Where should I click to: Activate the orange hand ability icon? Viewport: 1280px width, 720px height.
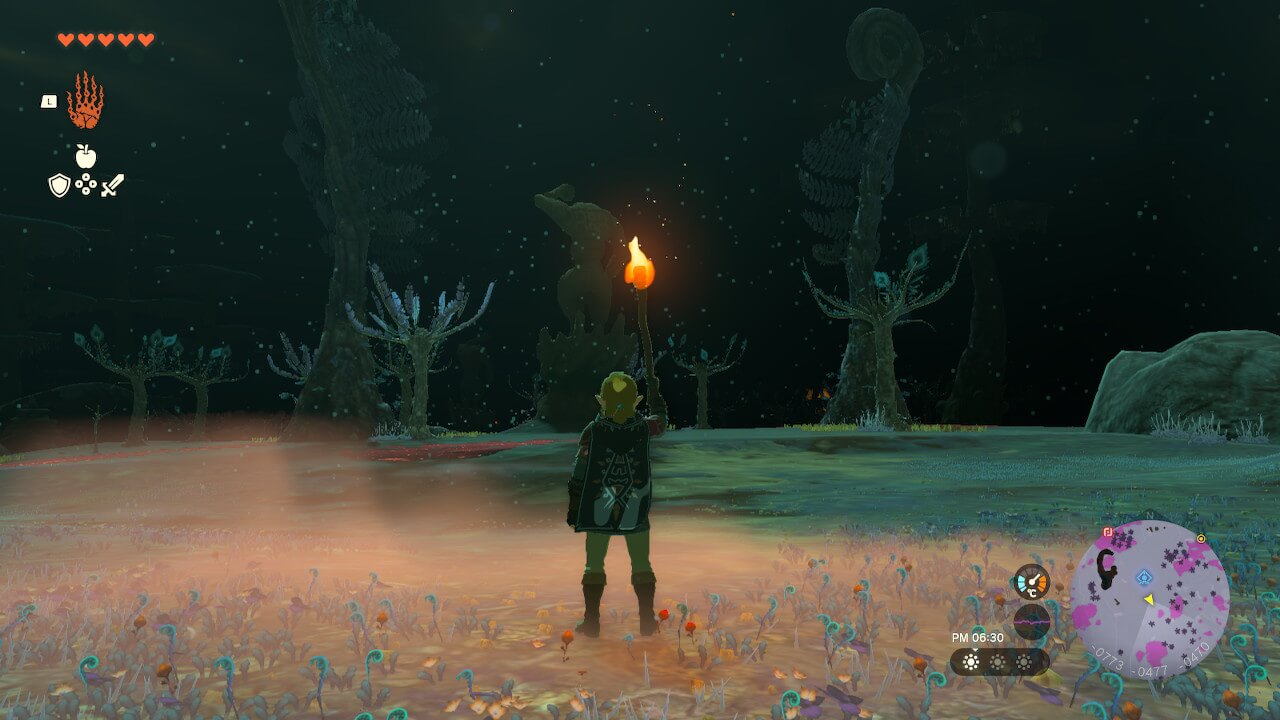pyautogui.click(x=85, y=101)
